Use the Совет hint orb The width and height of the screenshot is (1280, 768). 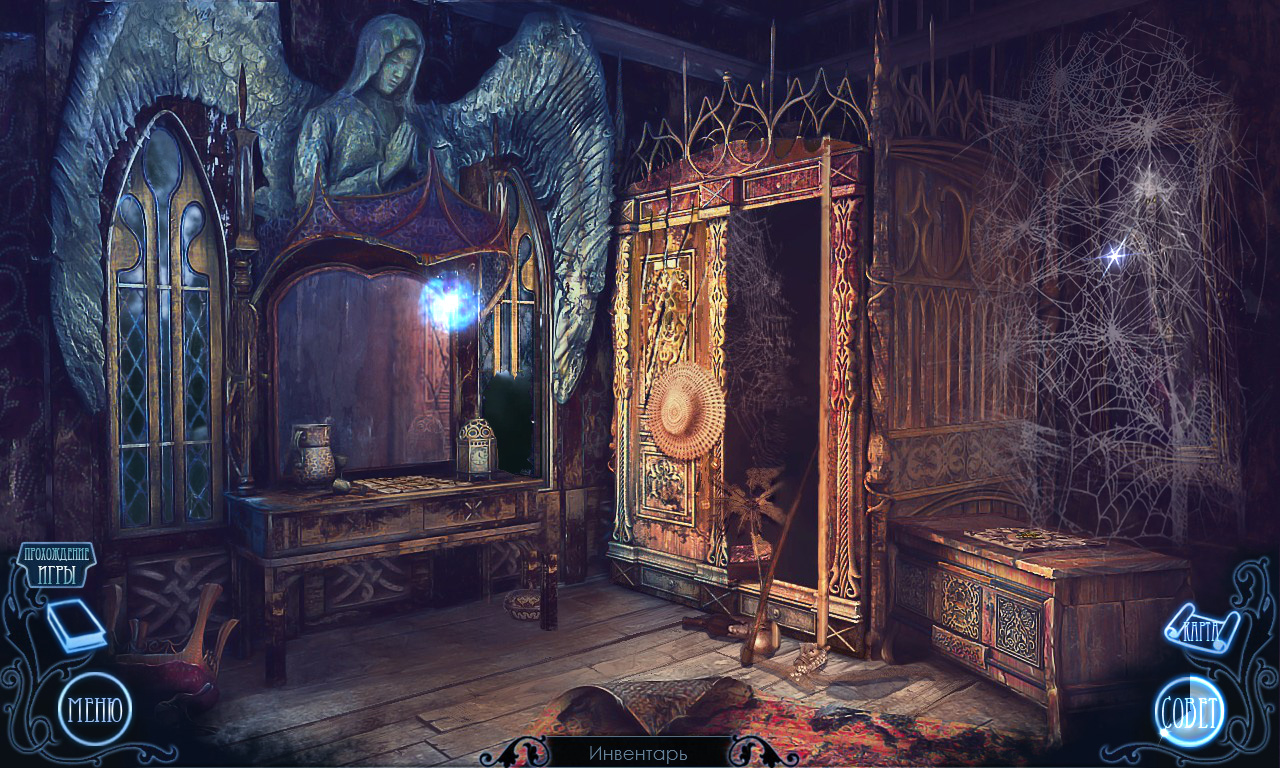point(1189,713)
